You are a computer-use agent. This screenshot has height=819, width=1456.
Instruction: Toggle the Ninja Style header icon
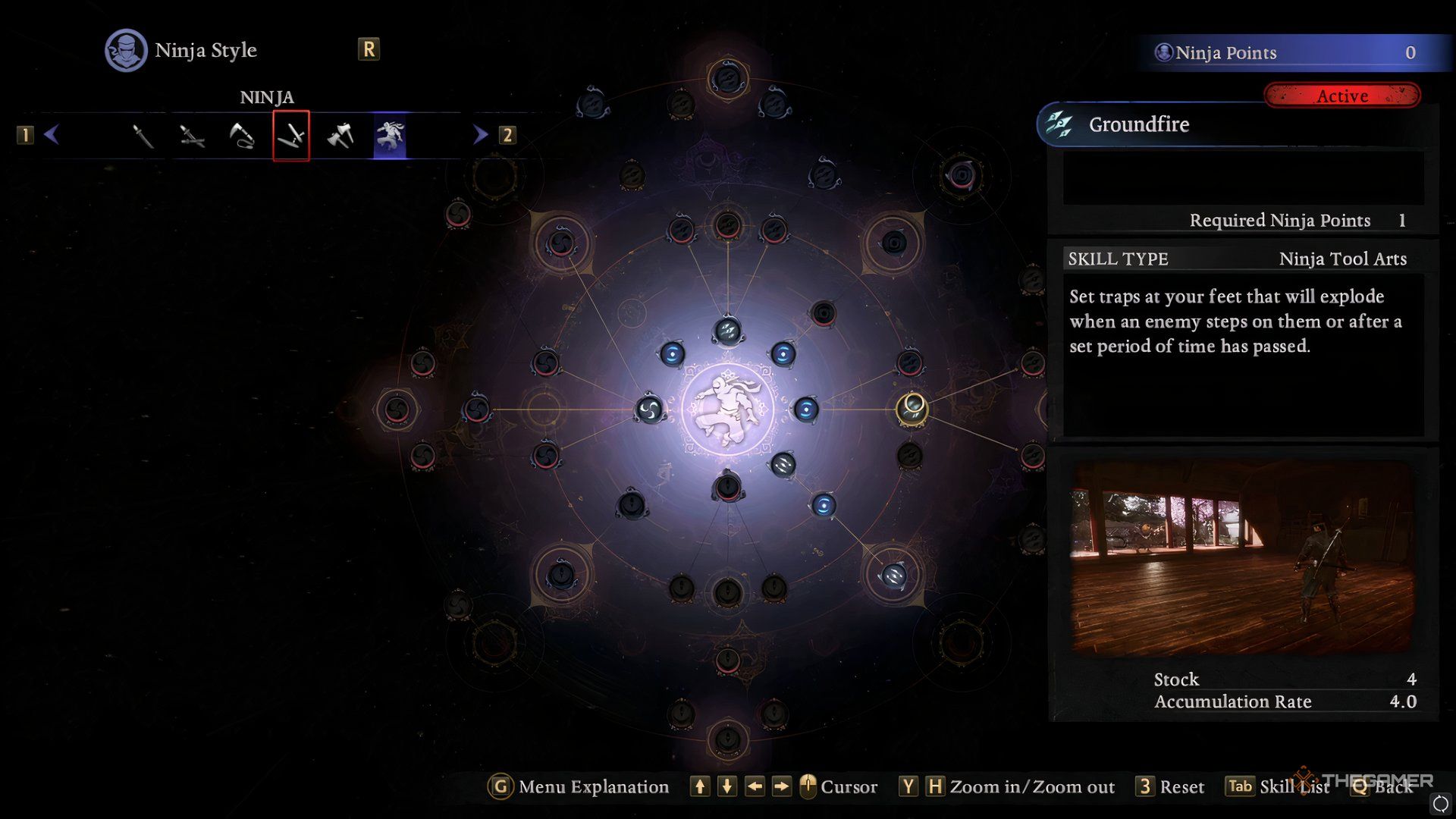pos(126,51)
